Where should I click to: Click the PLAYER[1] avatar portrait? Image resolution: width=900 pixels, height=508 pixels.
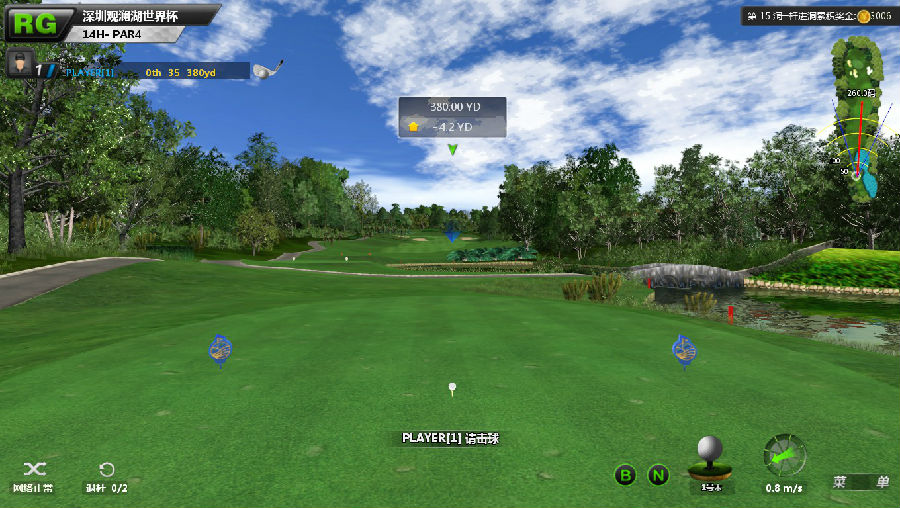click(18, 66)
